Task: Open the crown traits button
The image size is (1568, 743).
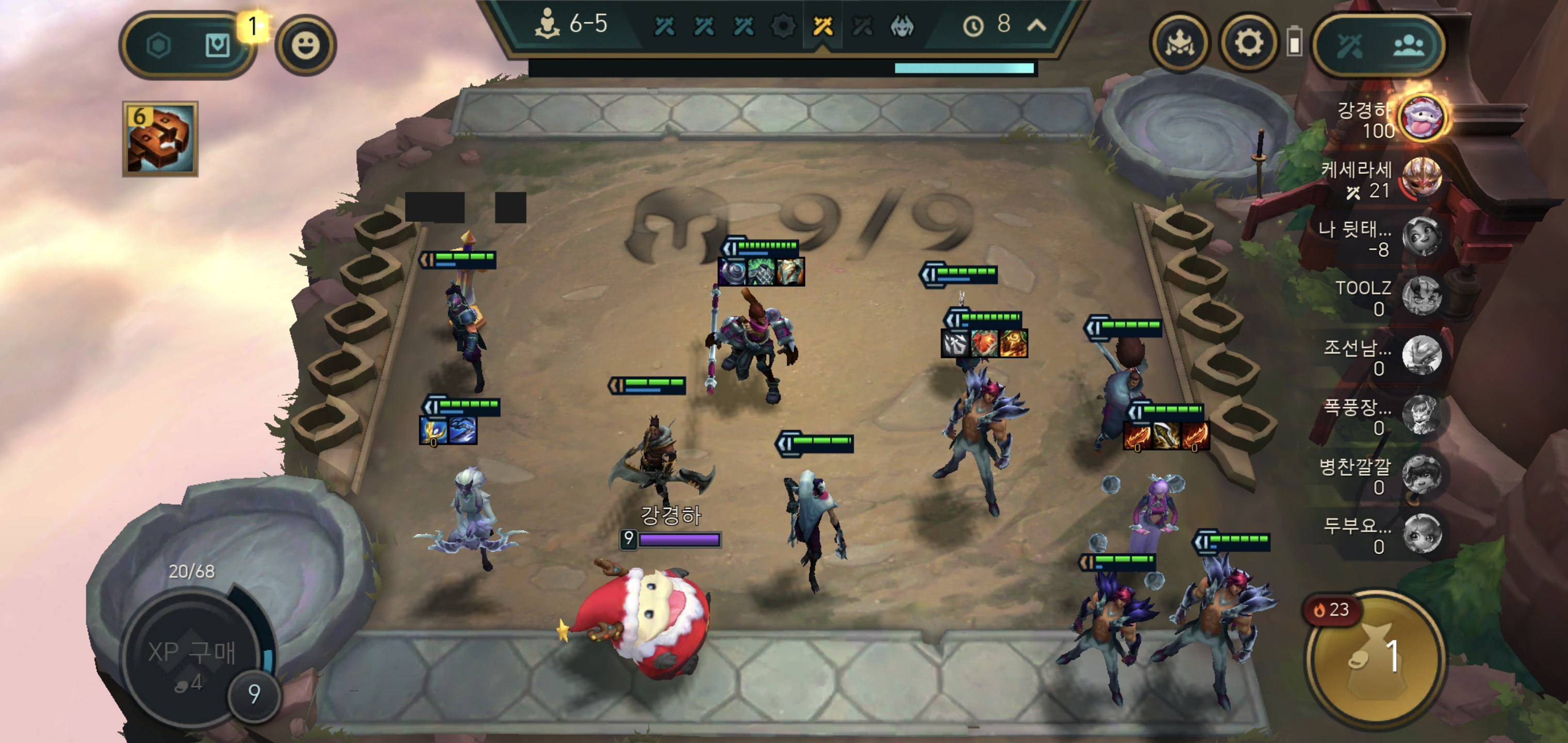Action: pos(1179,44)
